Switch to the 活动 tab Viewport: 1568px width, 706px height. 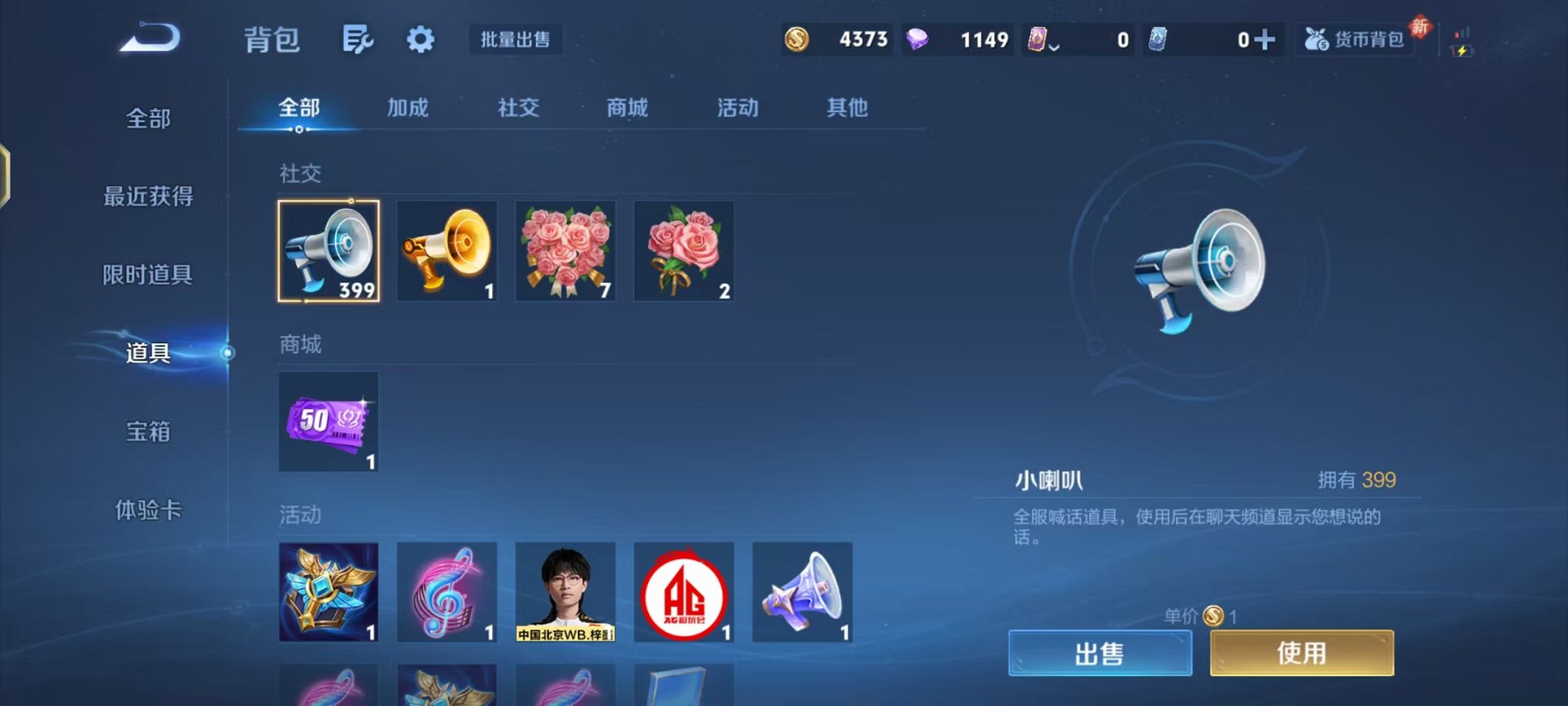tap(736, 108)
